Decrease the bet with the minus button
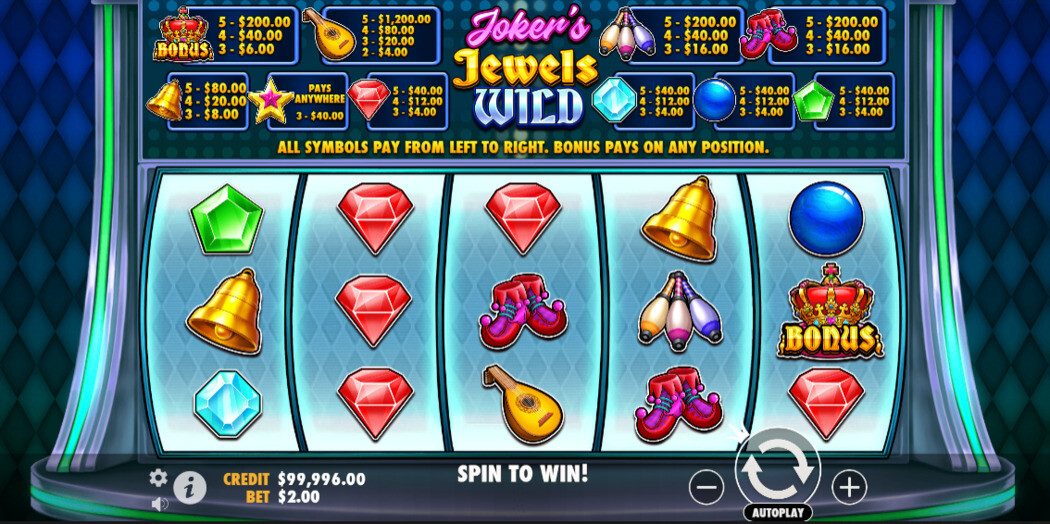 [706, 487]
